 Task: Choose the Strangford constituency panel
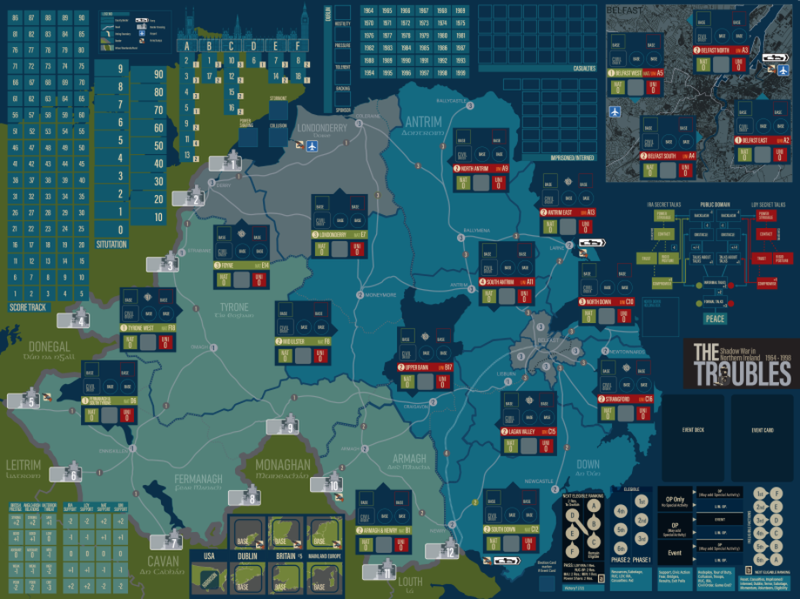(625, 385)
